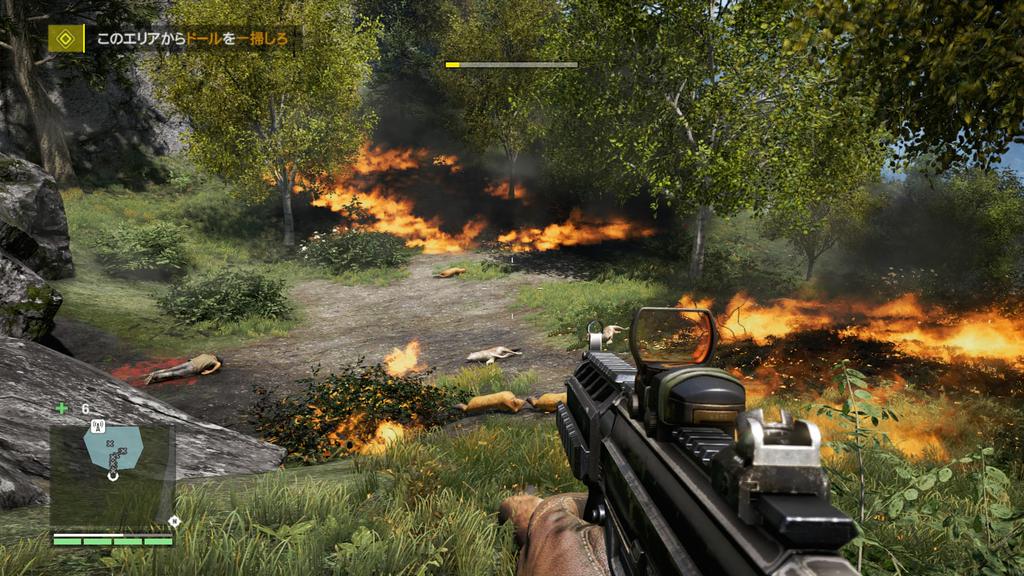Select the Japanese mission objective text

point(194,40)
